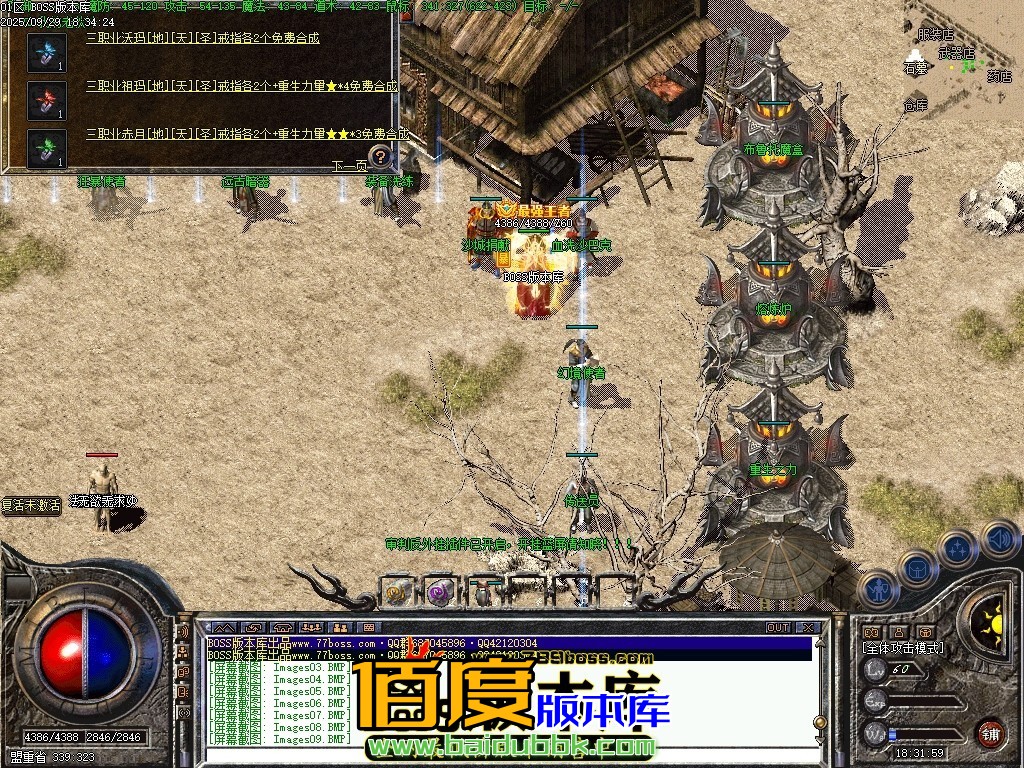Toggle sound with the speaker button
The image size is (1024, 768).
pyautogui.click(x=999, y=540)
